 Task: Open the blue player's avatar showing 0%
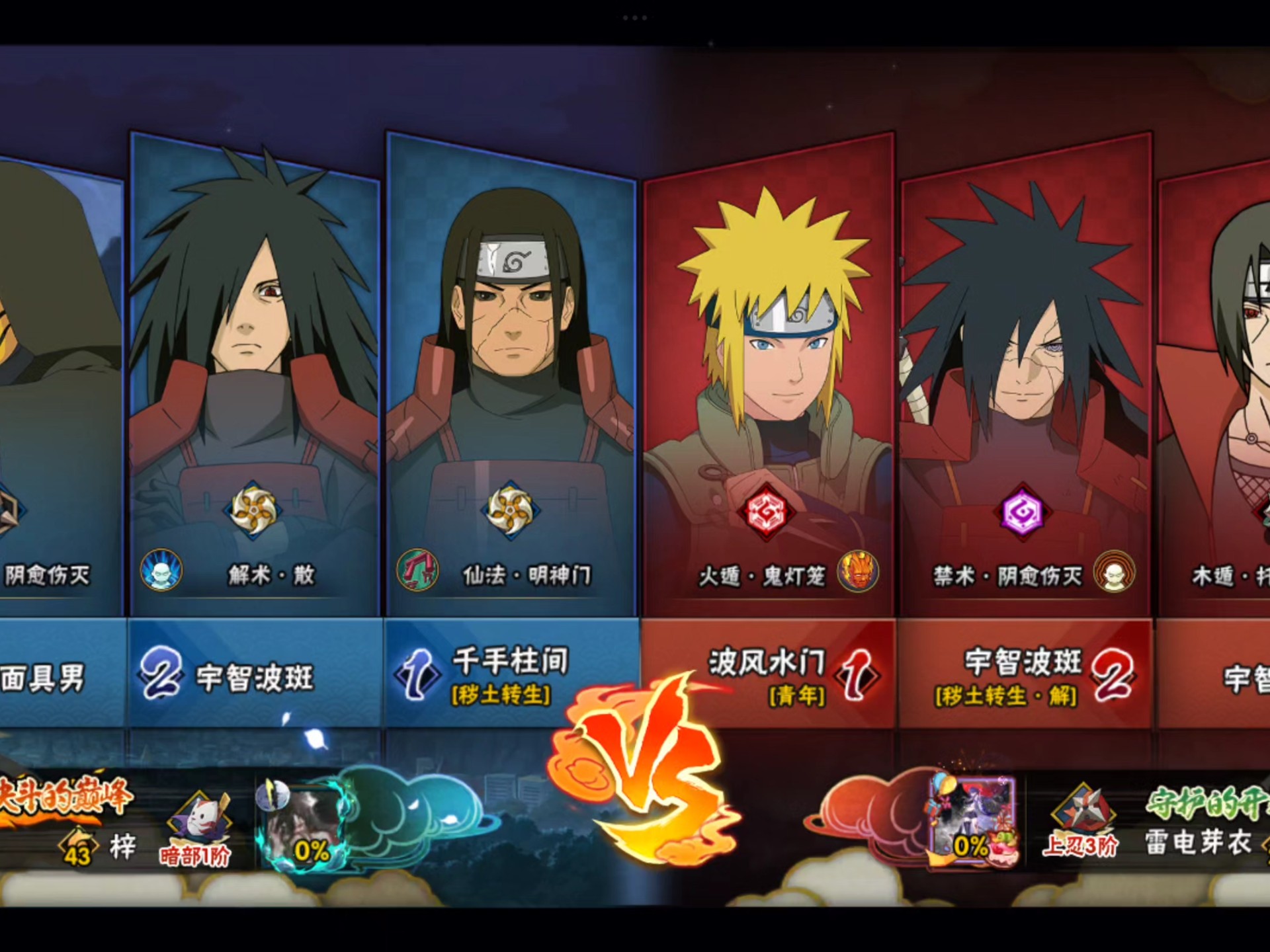click(302, 826)
